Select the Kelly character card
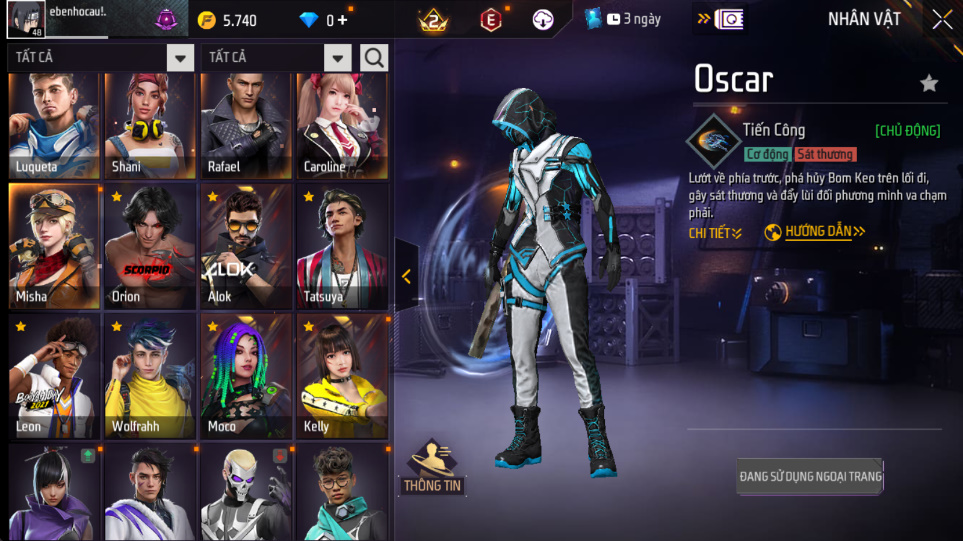The image size is (963, 541). coord(341,376)
